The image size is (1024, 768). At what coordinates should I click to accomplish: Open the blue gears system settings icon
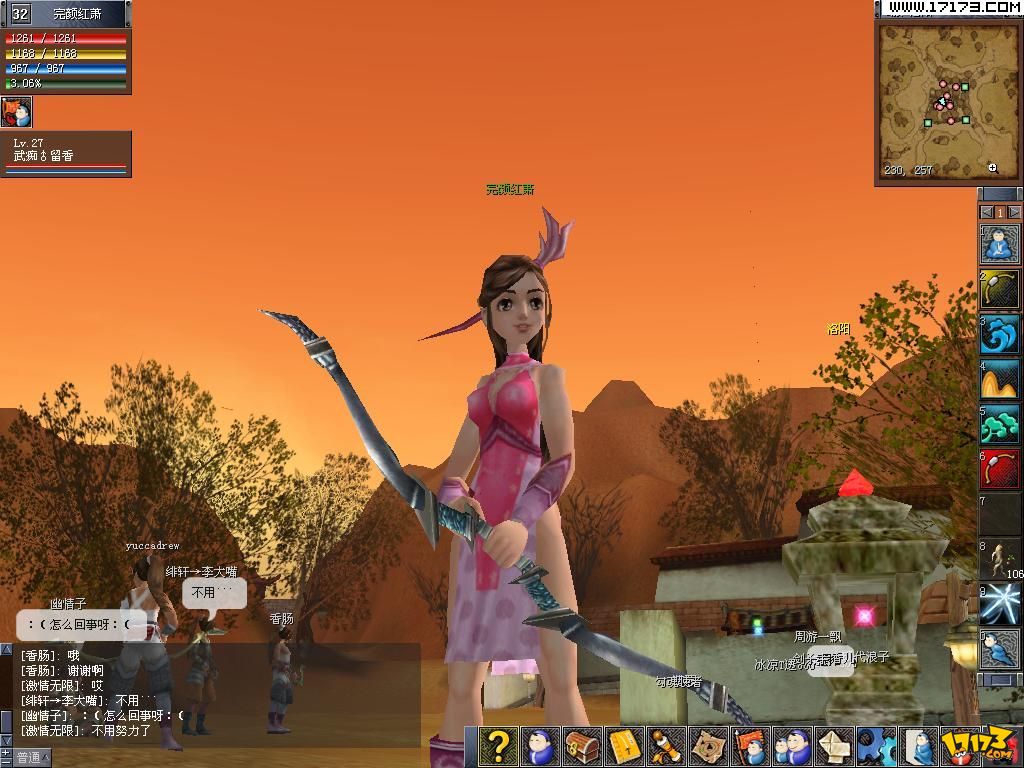(876, 746)
